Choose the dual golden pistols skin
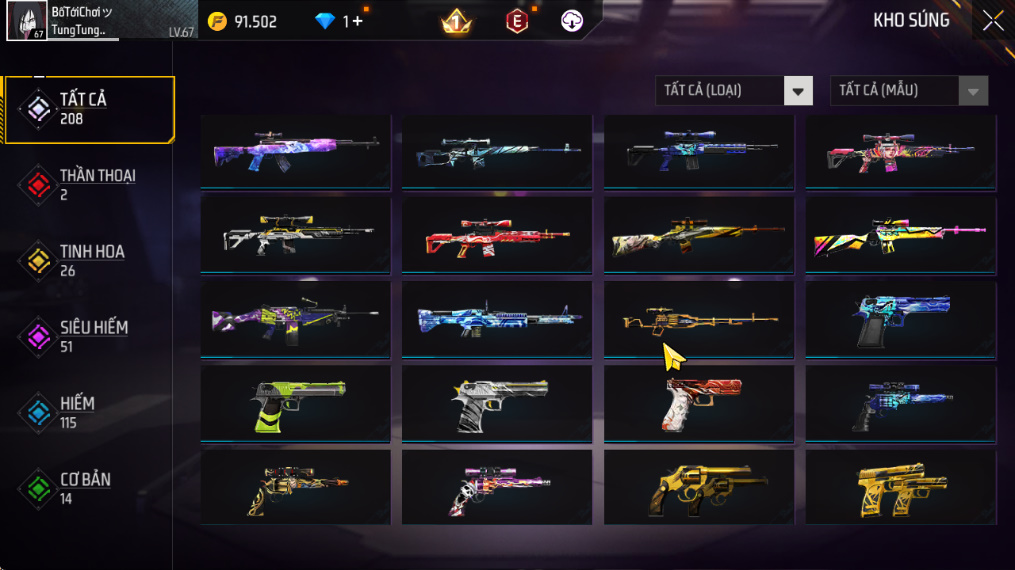The image size is (1015, 570). [x=901, y=488]
